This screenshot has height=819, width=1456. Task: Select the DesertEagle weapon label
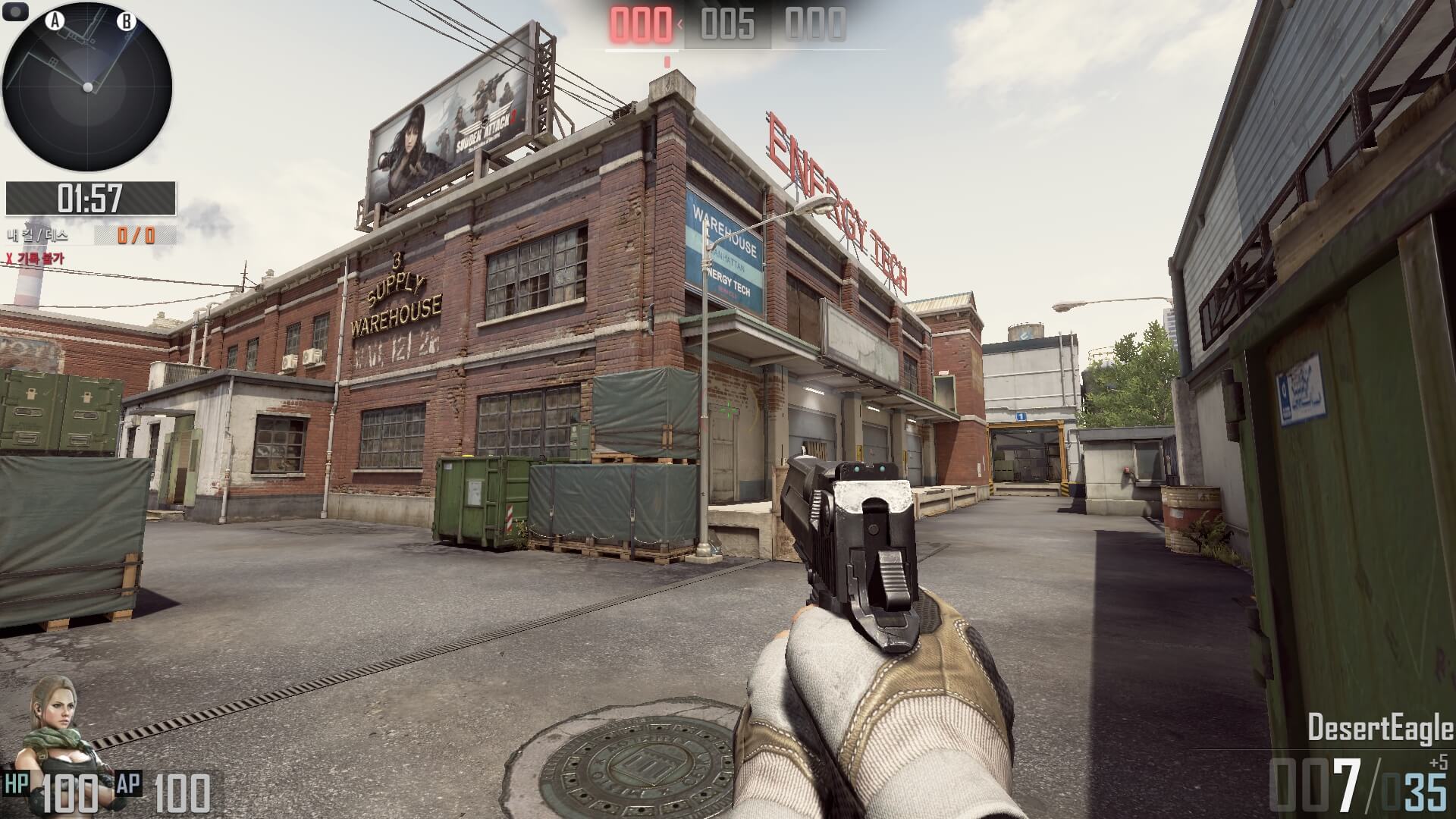(x=1379, y=729)
